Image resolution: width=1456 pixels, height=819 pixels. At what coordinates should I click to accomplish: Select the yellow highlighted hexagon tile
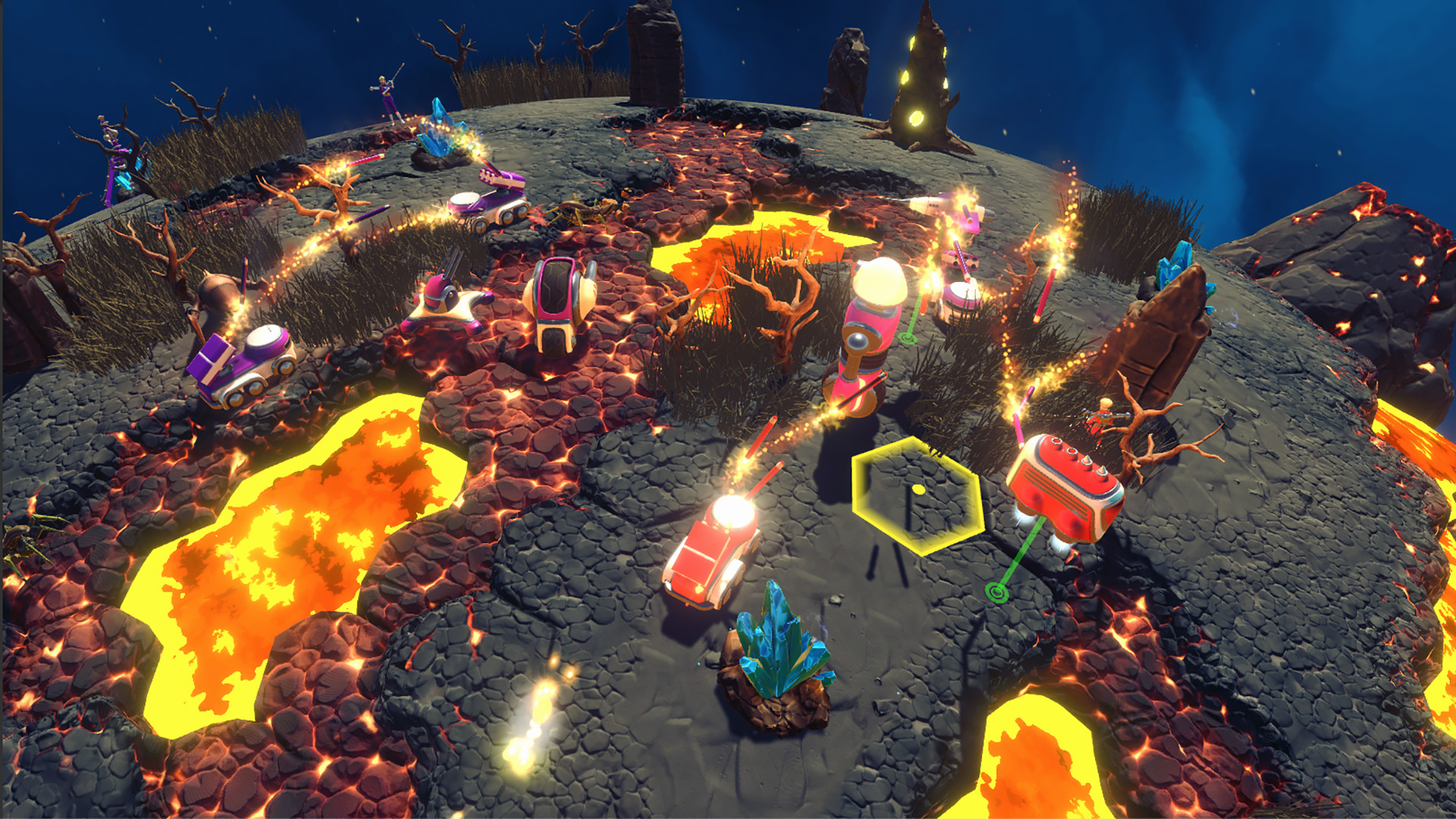918,493
